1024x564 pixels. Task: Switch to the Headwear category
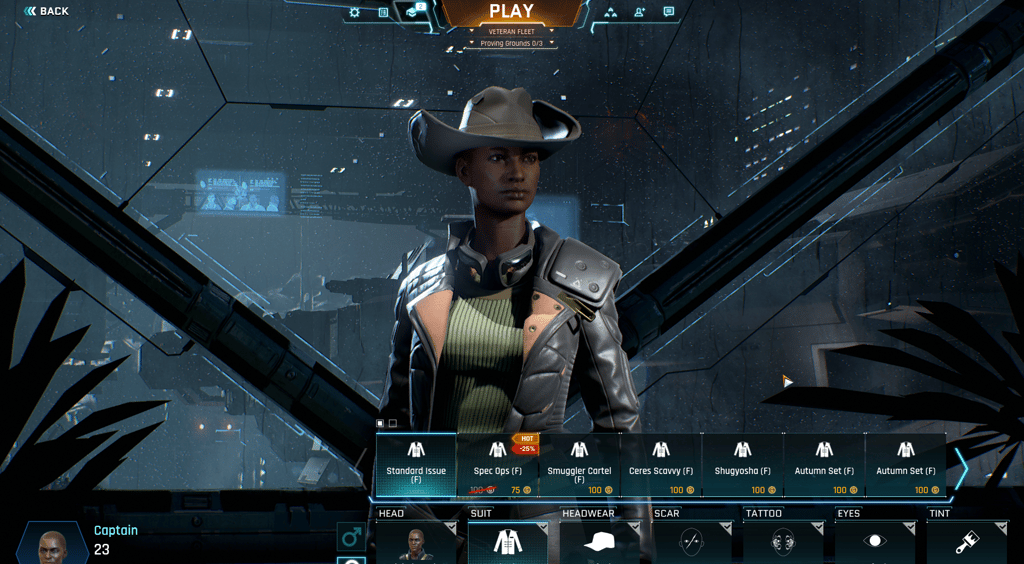[599, 541]
